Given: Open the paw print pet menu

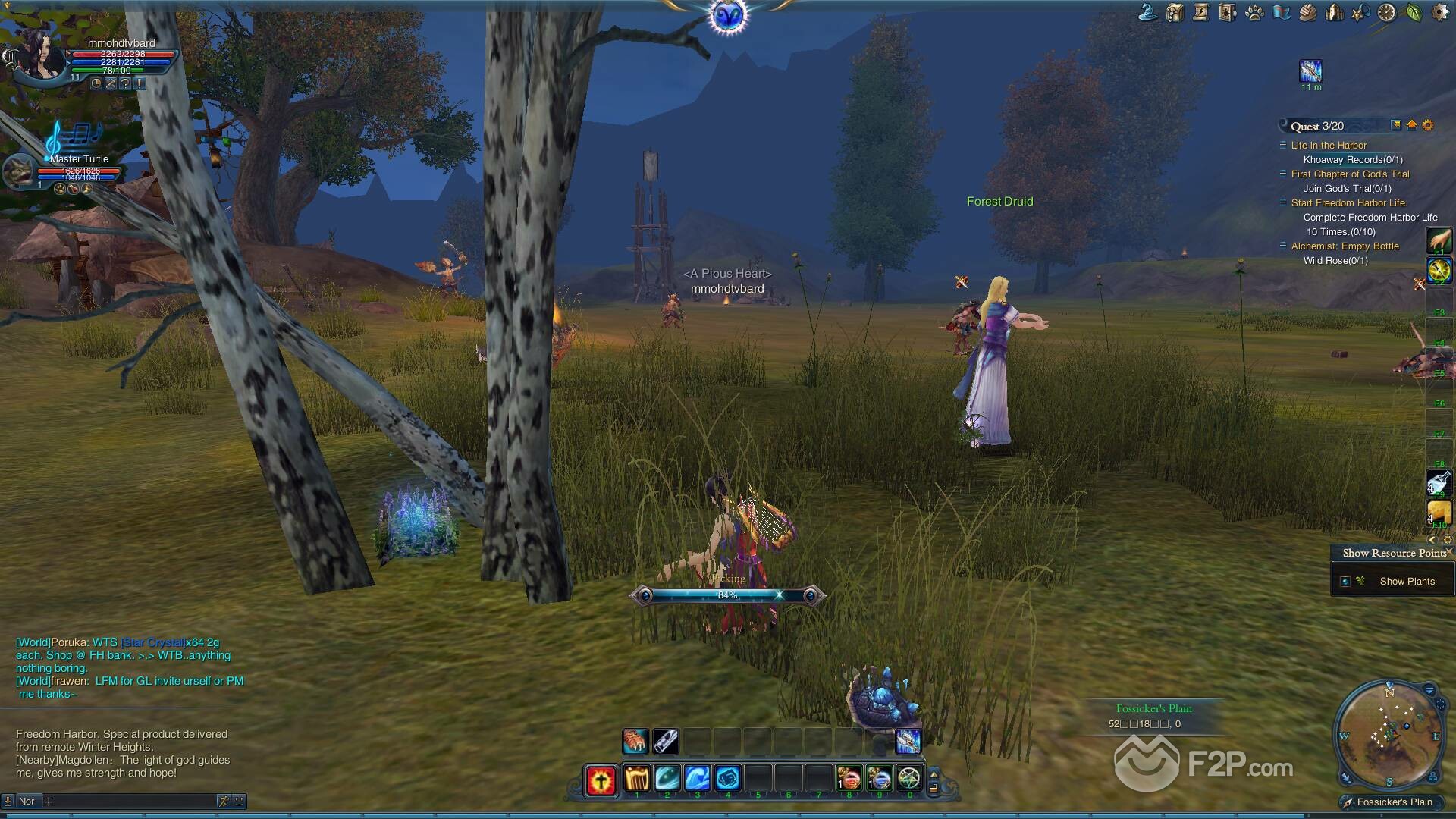Looking at the screenshot, I should 1254,13.
